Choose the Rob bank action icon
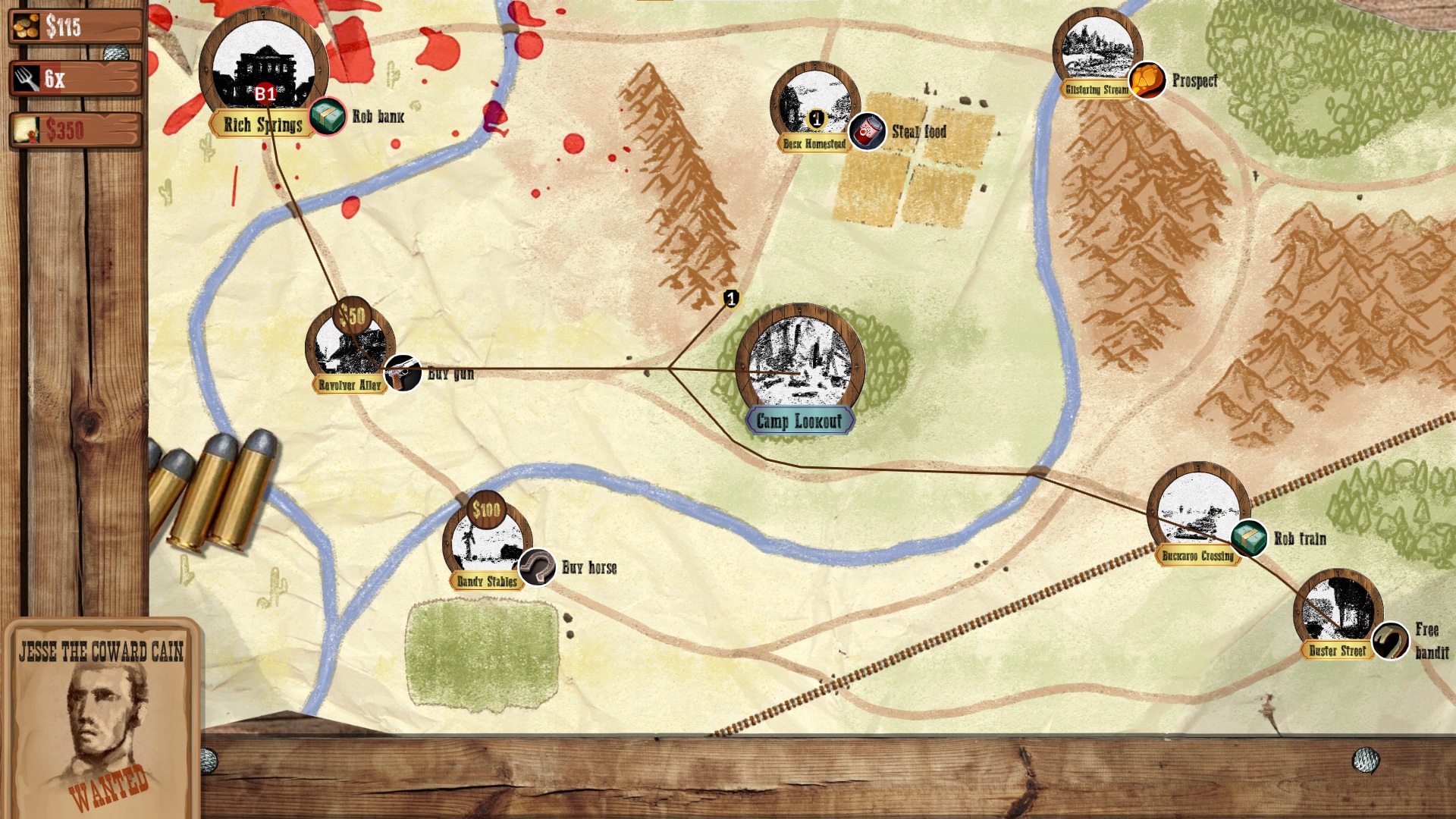 (x=328, y=117)
